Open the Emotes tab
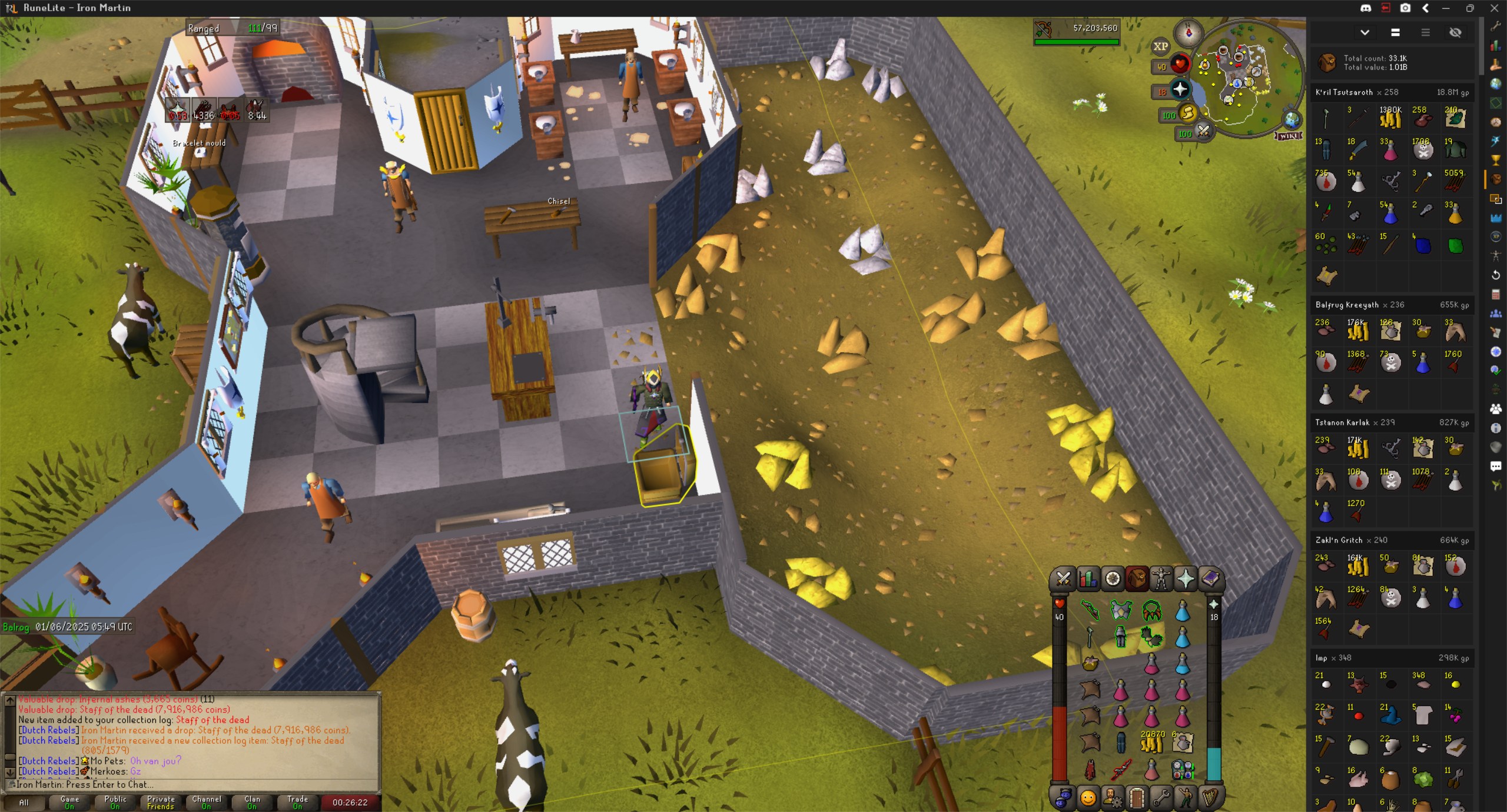The width and height of the screenshot is (1507, 812). click(1186, 798)
